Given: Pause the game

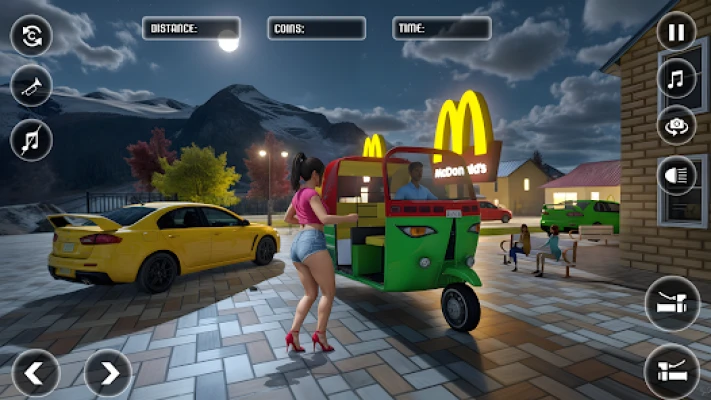Looking at the screenshot, I should [x=676, y=31].
